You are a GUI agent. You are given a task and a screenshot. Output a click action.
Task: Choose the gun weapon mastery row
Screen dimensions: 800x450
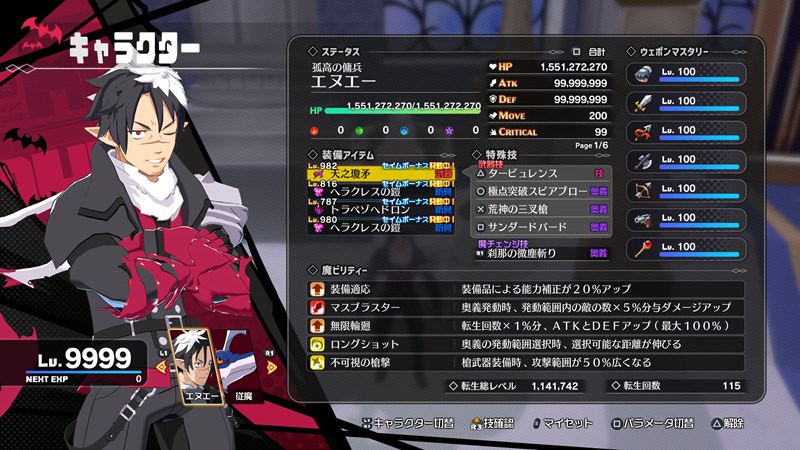[x=686, y=219]
